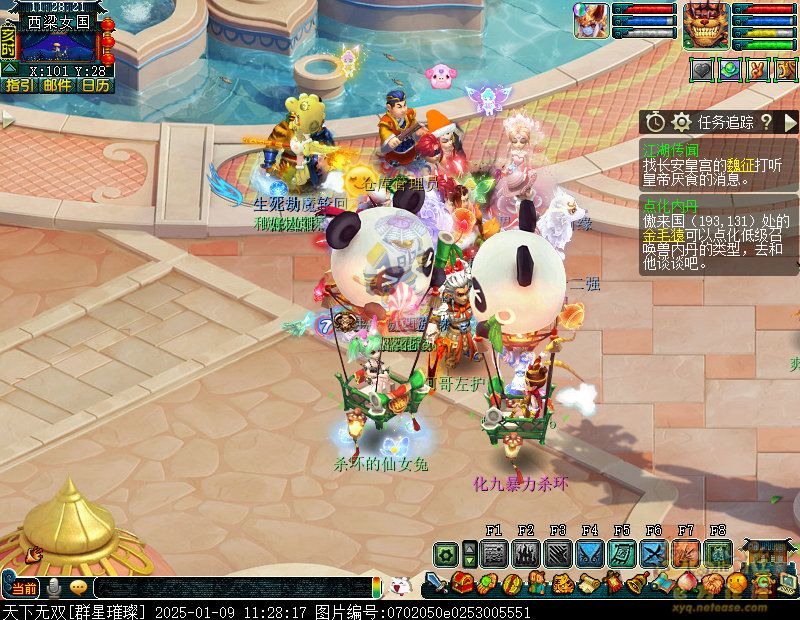Open the 指引 guide button
This screenshot has width=800, height=620.
point(19,85)
